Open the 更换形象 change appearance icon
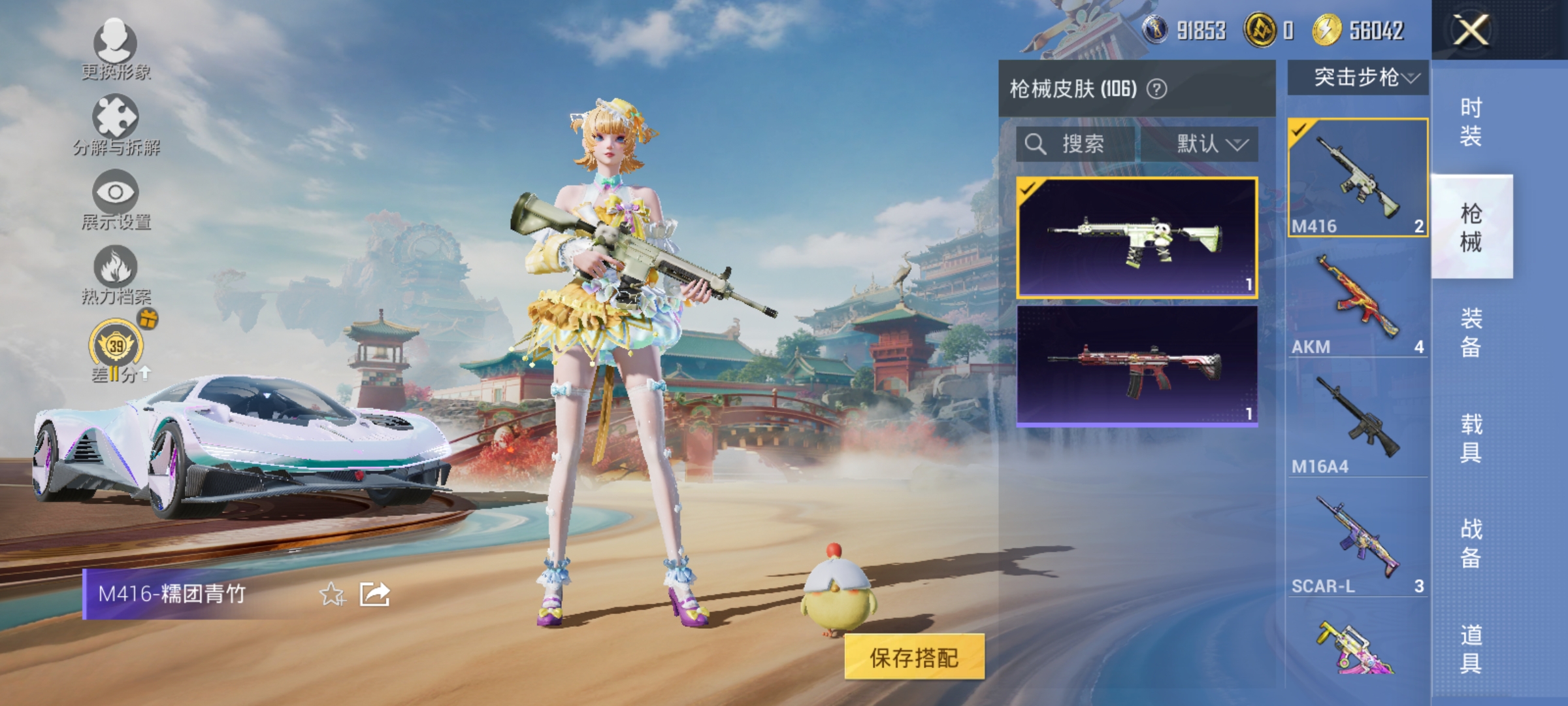 [x=115, y=44]
